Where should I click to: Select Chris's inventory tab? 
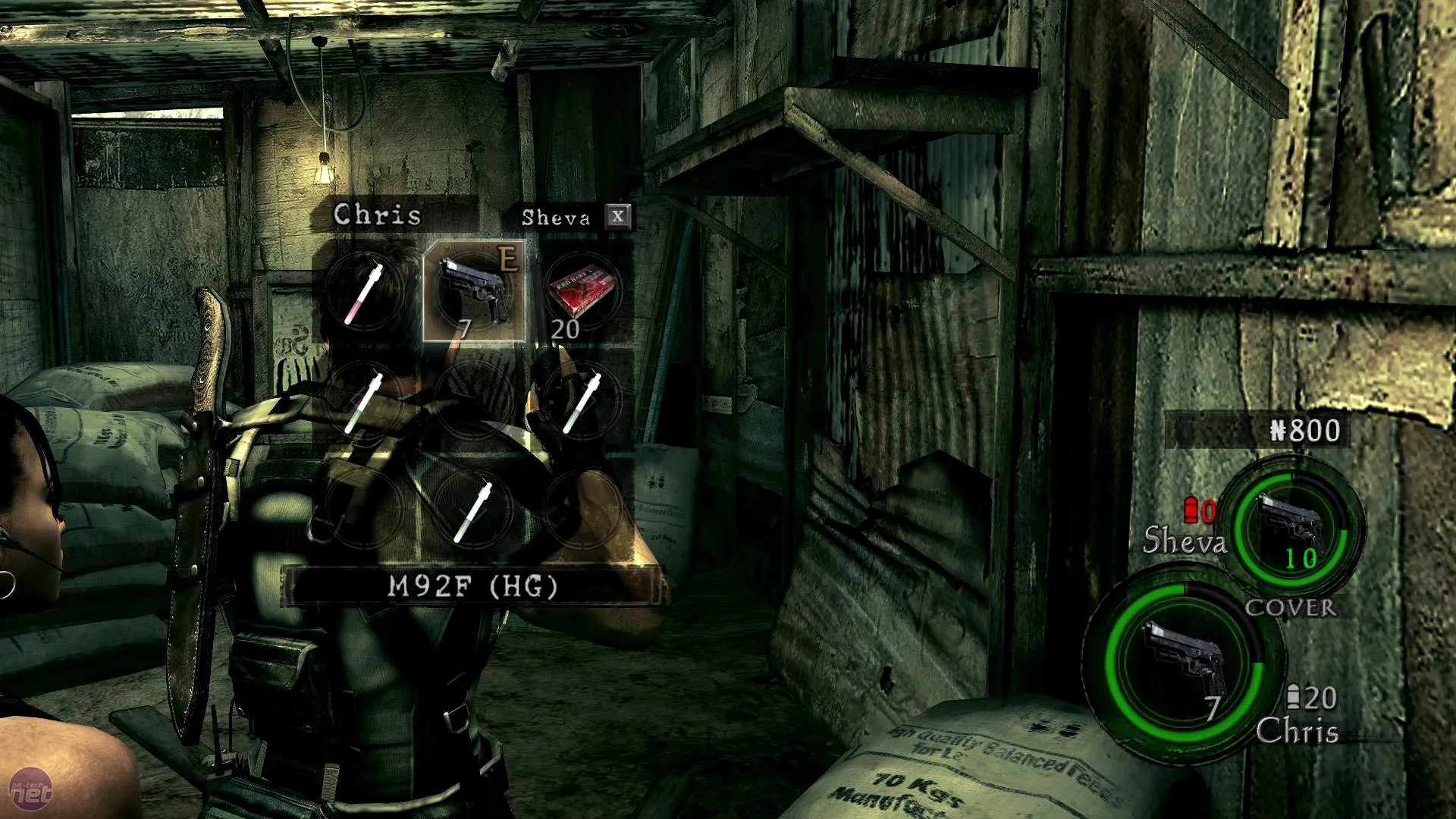pos(377,215)
